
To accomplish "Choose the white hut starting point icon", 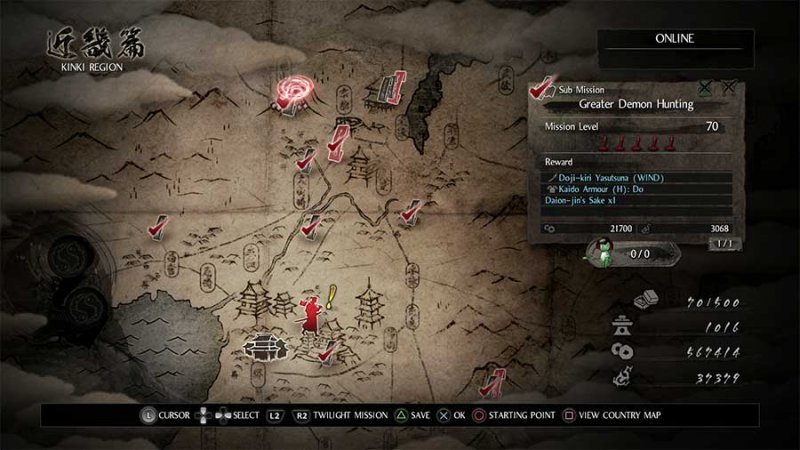I will [x=264, y=345].
